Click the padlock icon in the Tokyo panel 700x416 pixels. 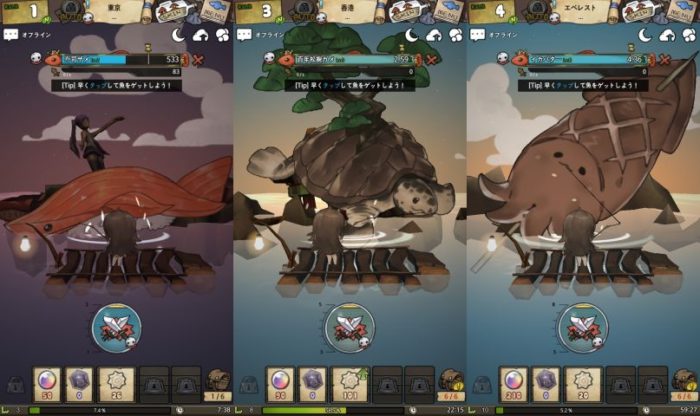pos(15,384)
